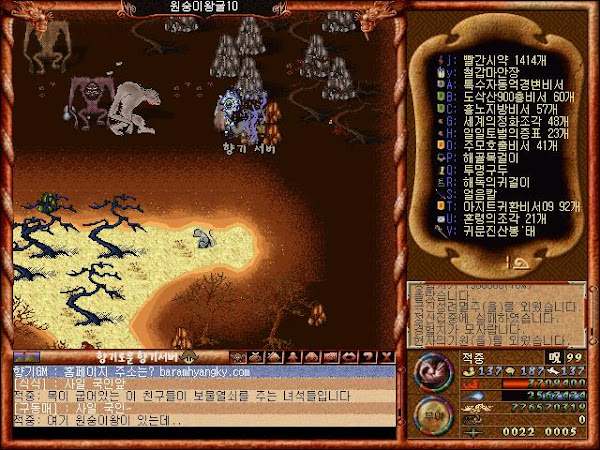Select the 귀문진산봉'태 weapon entry
The image size is (600, 450).
[x=486, y=230]
